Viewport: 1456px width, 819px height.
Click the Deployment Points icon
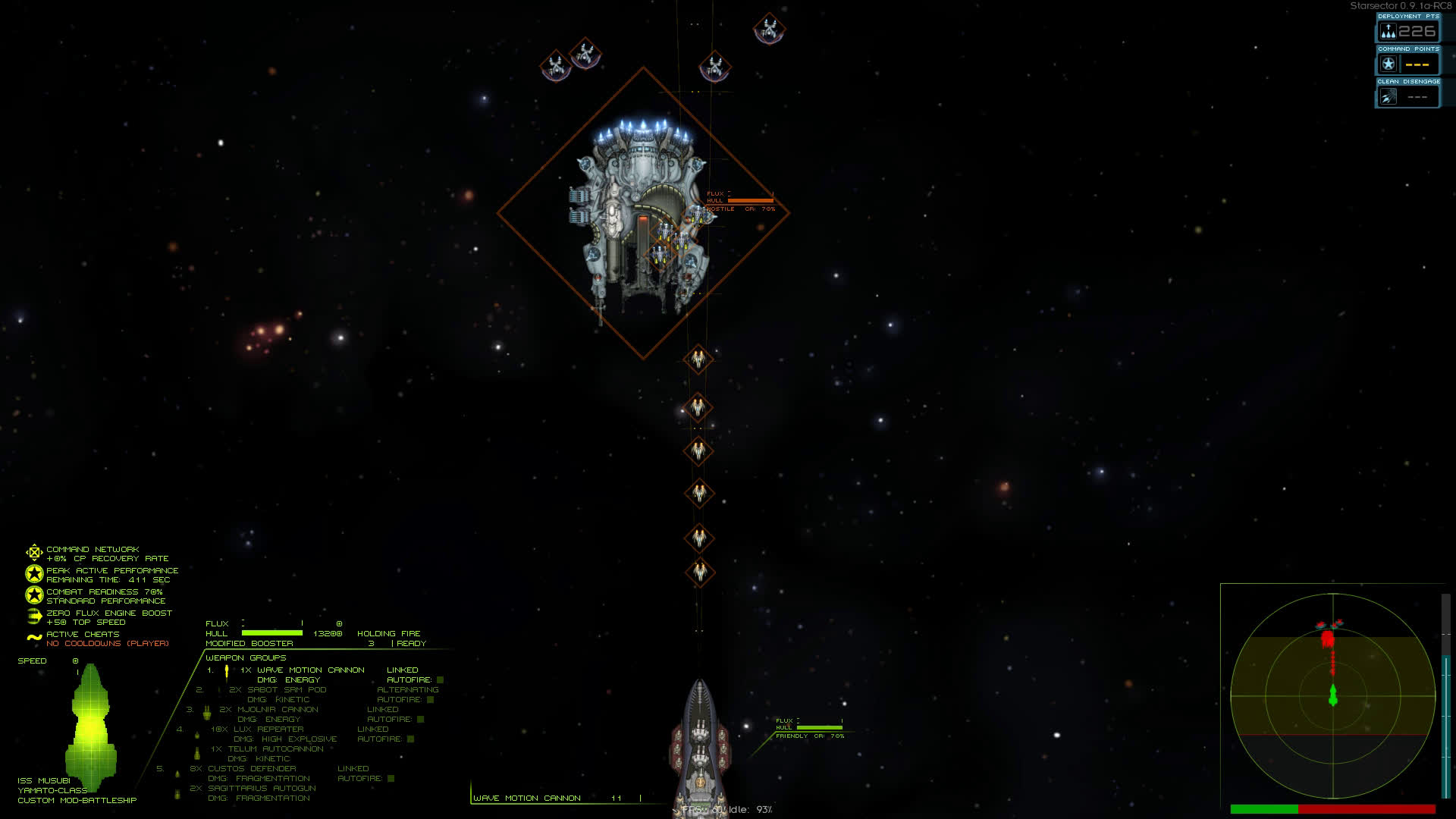(1388, 32)
